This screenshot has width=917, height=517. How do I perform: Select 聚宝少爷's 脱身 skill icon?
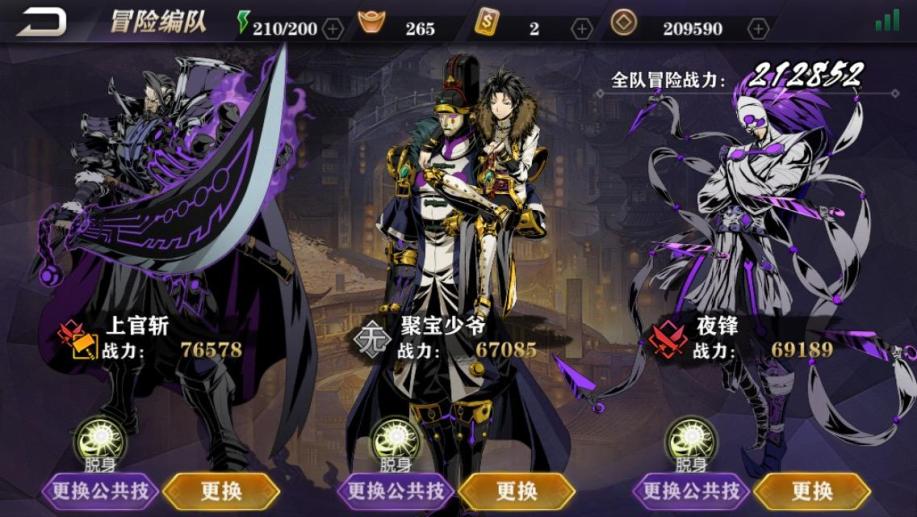[396, 438]
